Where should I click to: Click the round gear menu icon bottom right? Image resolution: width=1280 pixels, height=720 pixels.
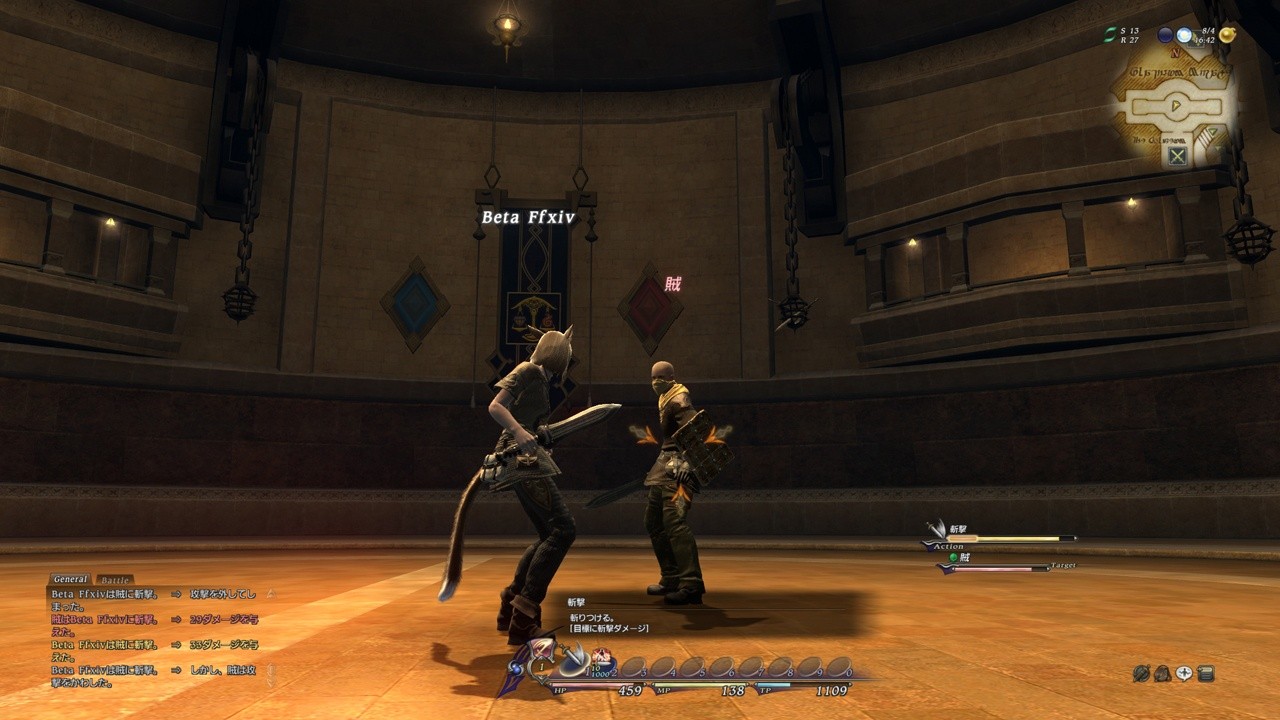tap(1141, 674)
